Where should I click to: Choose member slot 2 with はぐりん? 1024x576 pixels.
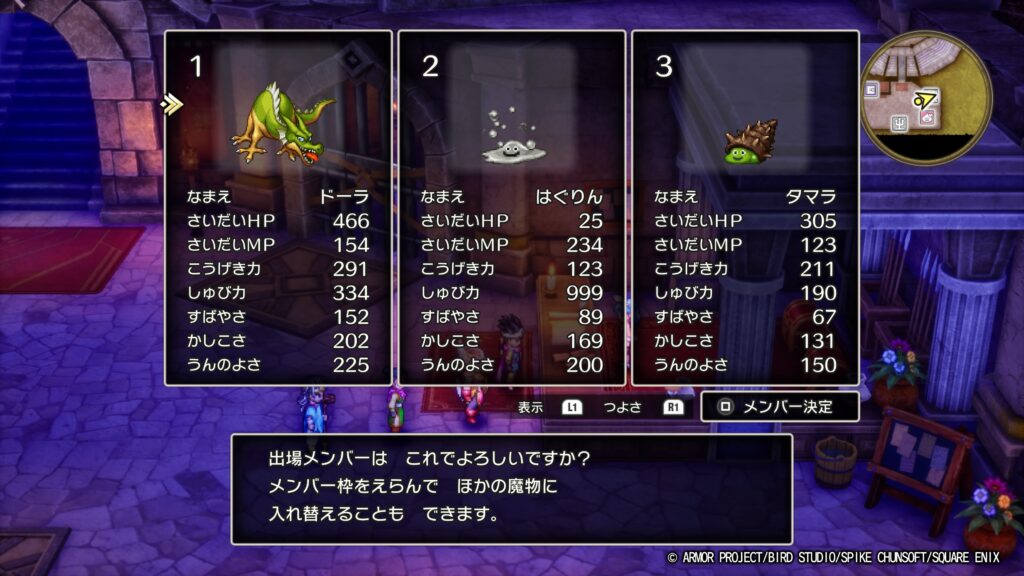coord(512,207)
